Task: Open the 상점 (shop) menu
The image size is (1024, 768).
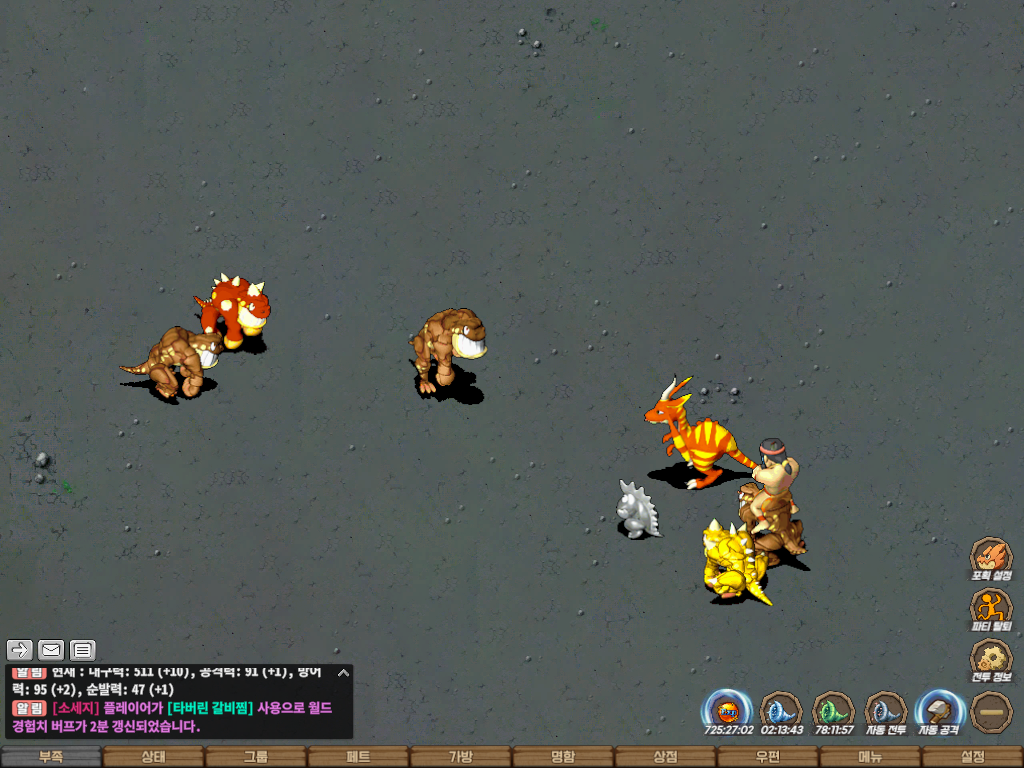Action: (665, 757)
